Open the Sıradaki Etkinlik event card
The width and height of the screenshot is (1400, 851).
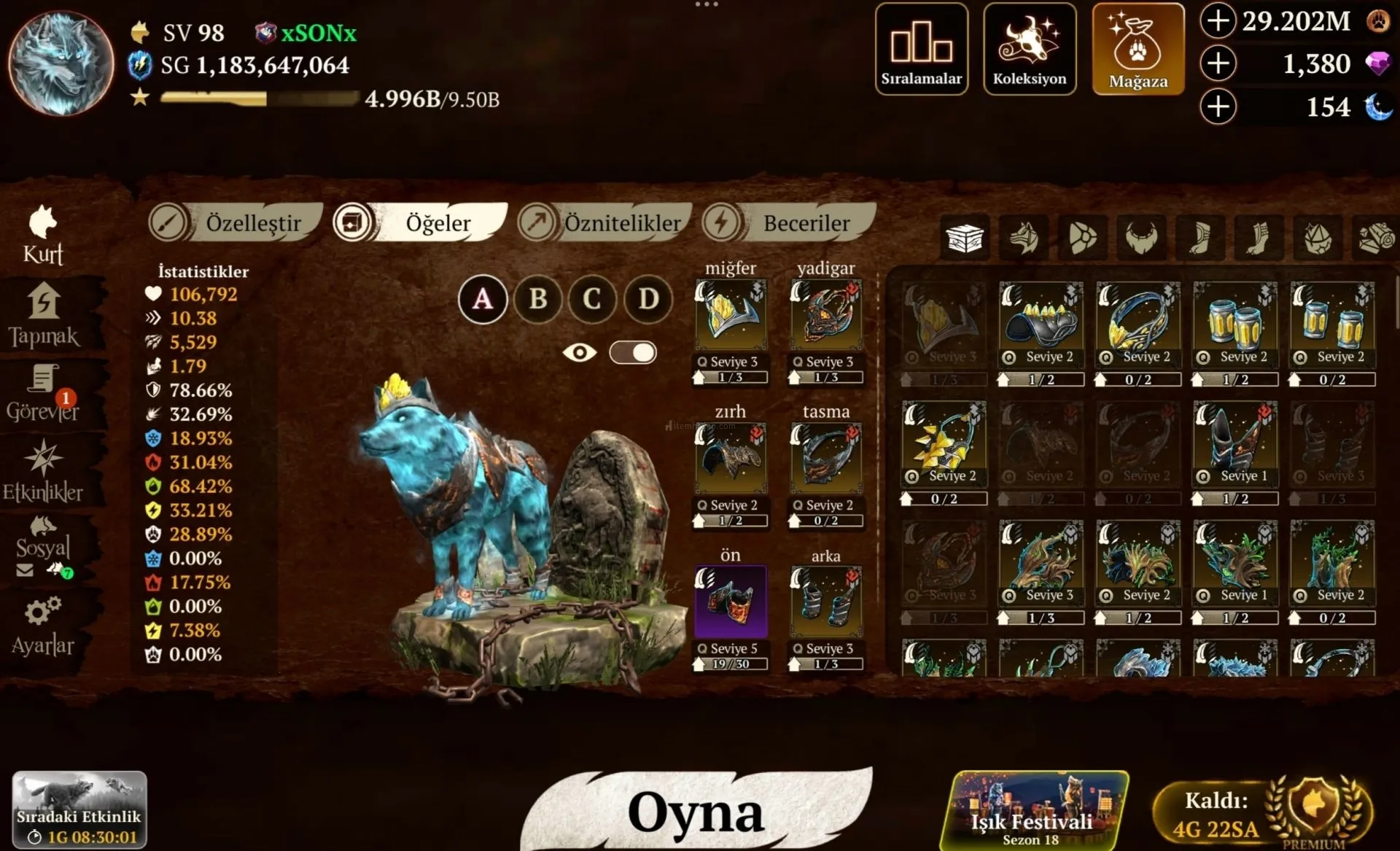(x=79, y=809)
